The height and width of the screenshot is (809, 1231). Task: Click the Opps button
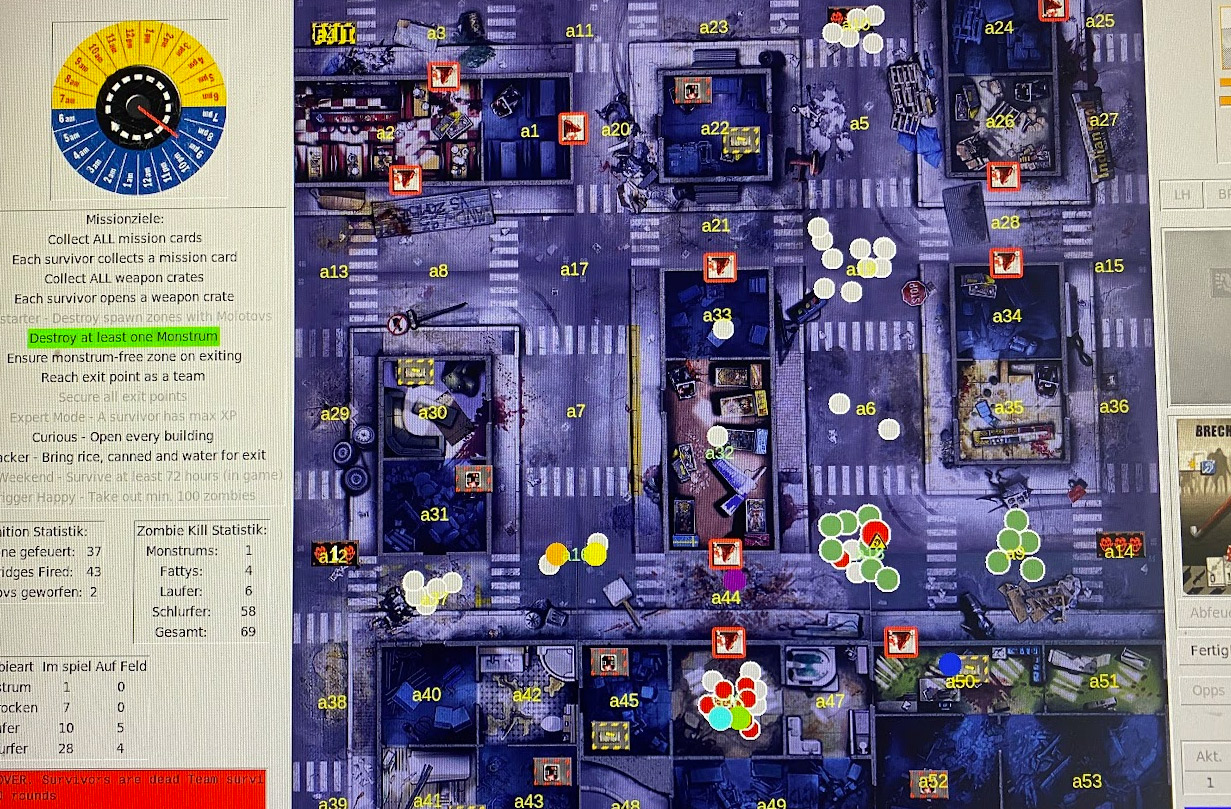pos(1208,691)
